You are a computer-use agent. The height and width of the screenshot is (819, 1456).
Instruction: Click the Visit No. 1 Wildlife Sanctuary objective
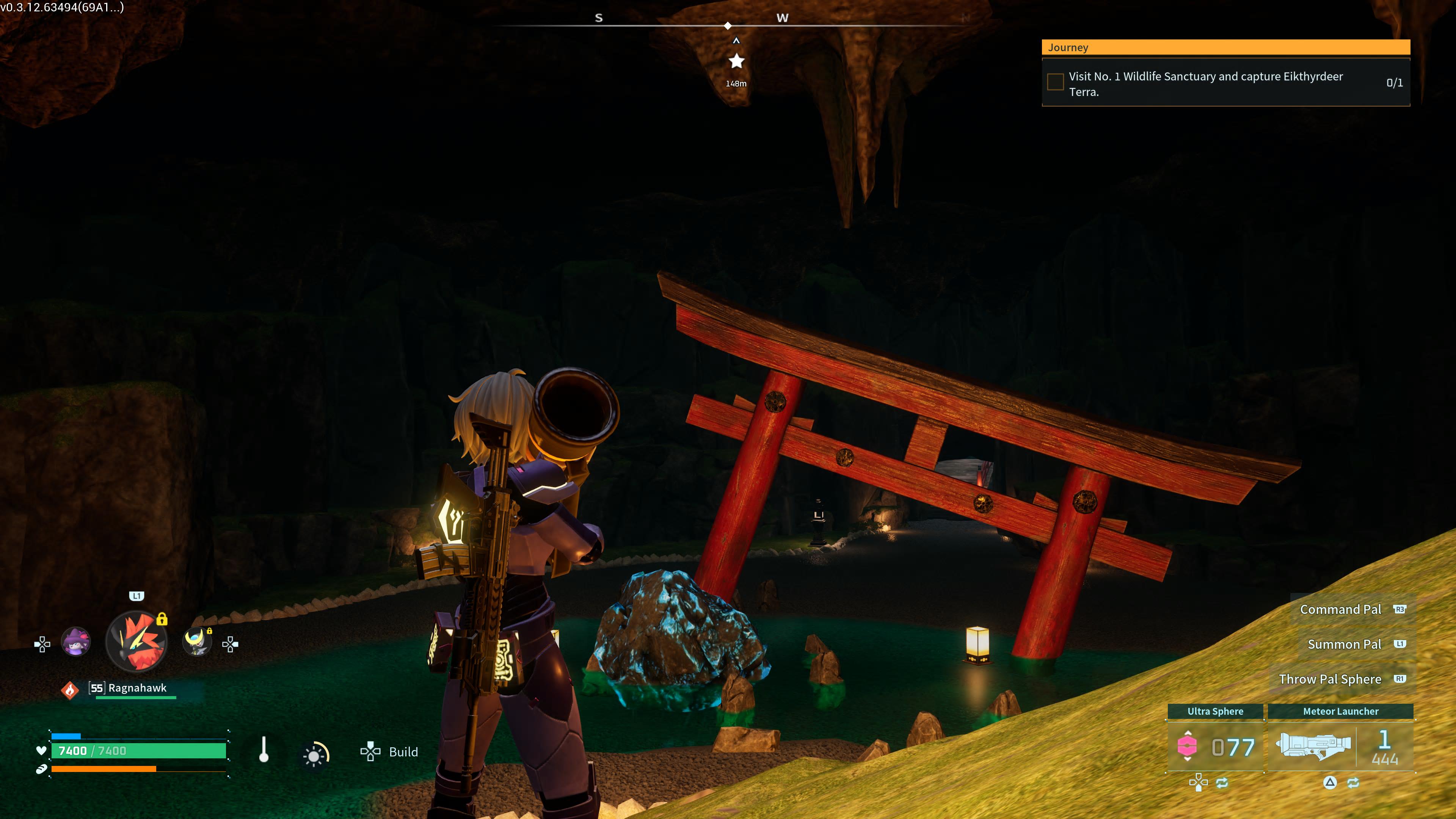point(1205,84)
